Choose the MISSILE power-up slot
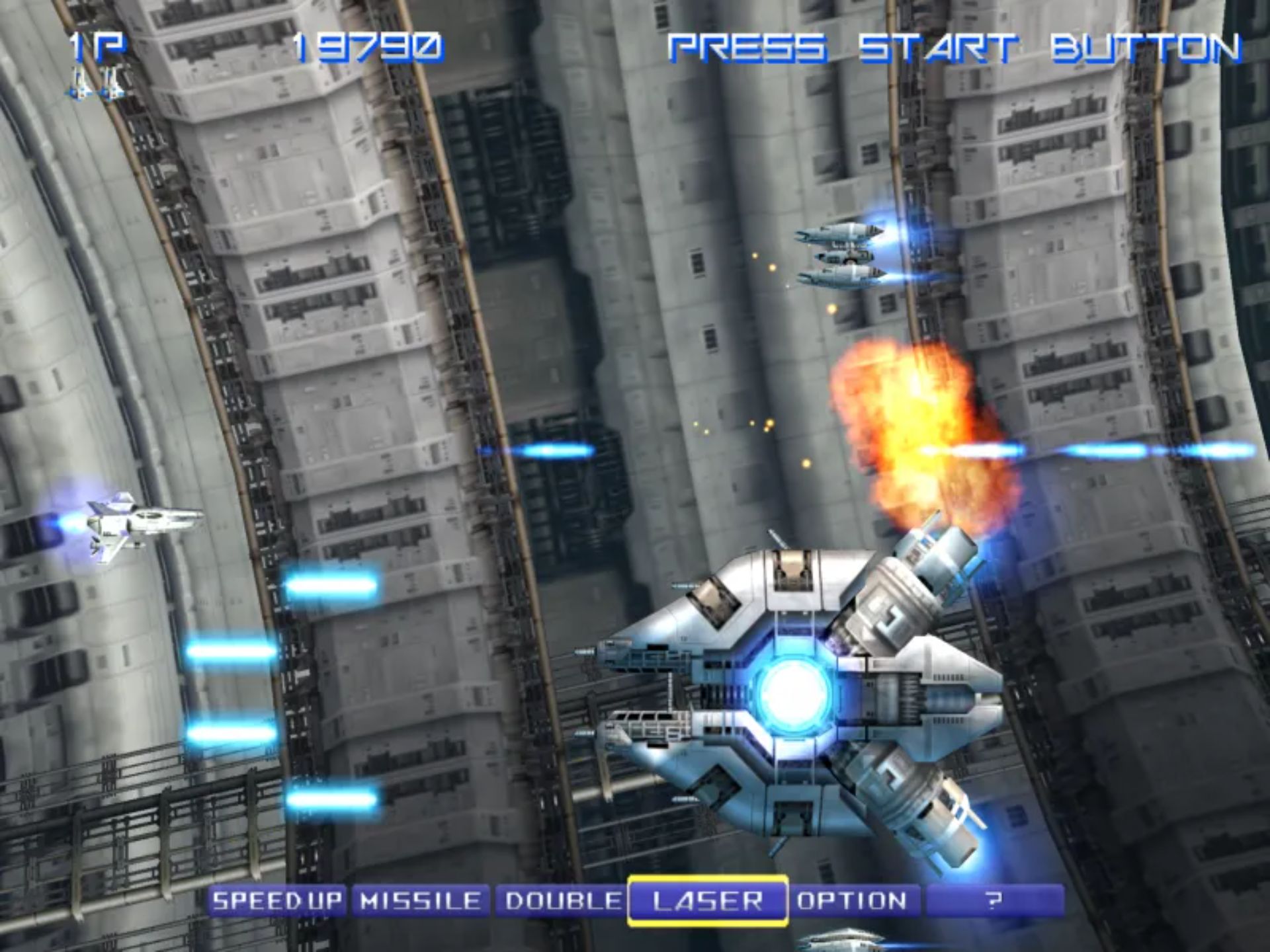 tap(421, 900)
